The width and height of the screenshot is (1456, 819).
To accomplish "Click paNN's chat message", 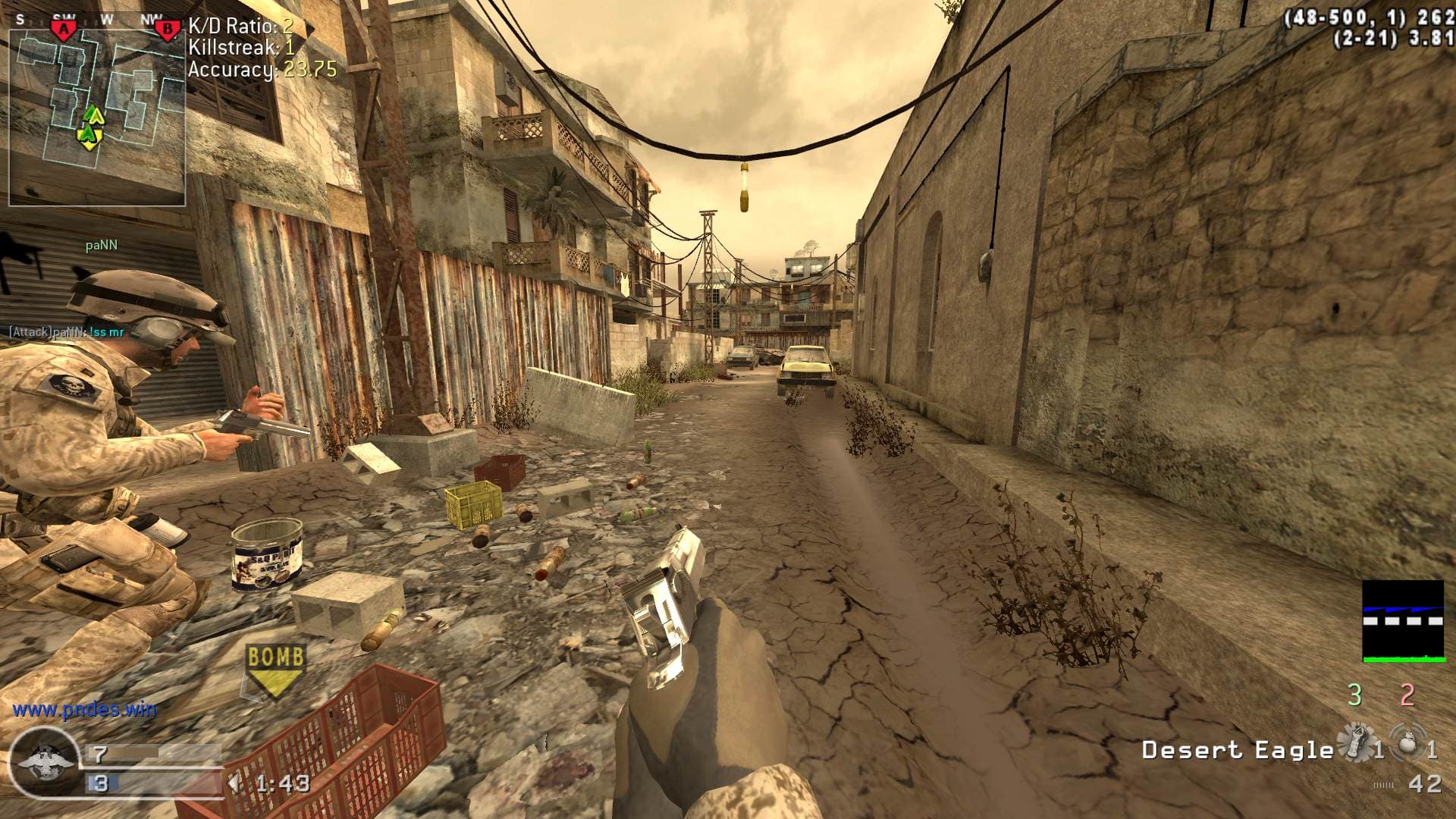I will pos(67,332).
